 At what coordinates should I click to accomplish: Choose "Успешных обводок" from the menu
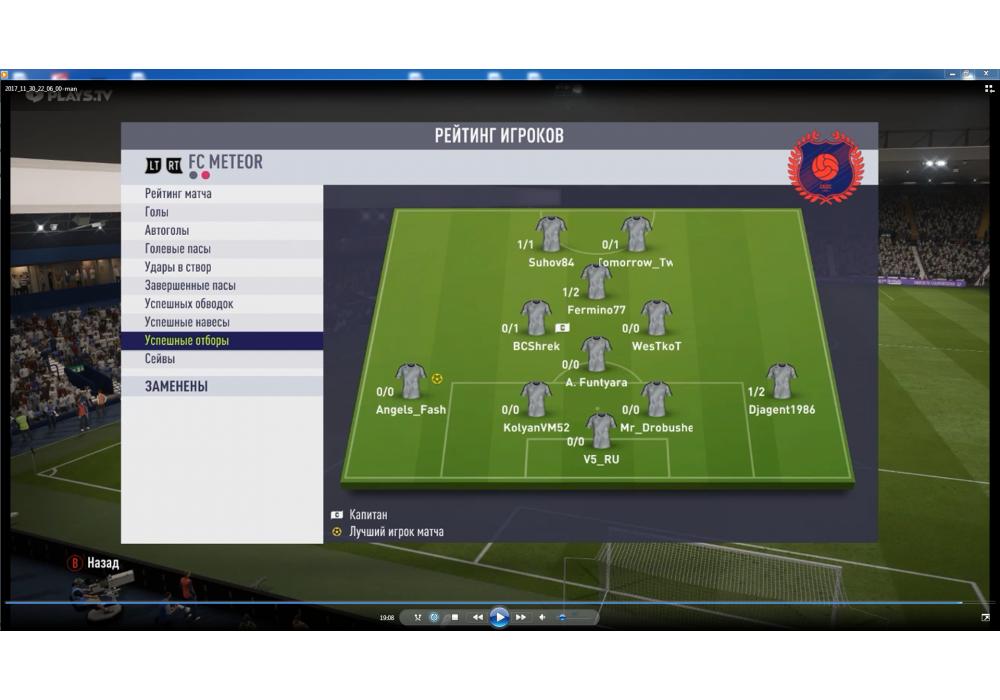(x=189, y=304)
